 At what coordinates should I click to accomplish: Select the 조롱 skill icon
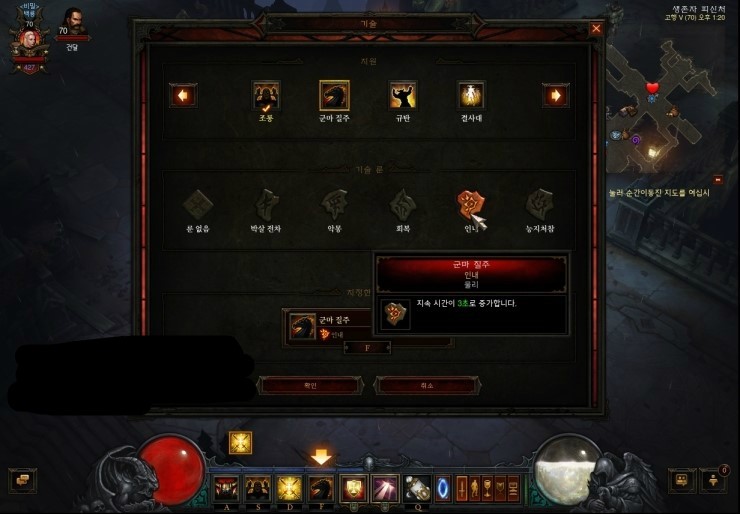tap(266, 95)
